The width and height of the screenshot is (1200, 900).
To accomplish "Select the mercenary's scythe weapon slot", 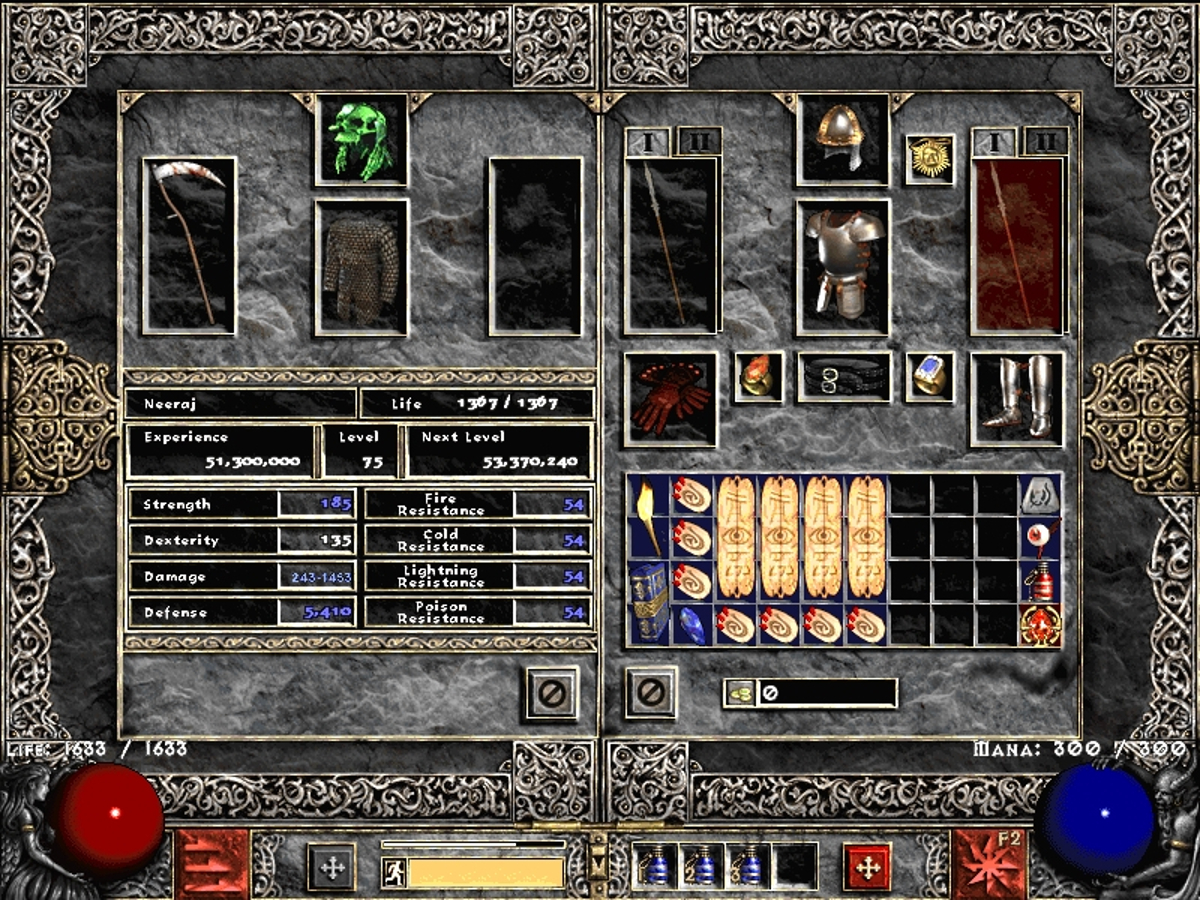I will tap(190, 245).
